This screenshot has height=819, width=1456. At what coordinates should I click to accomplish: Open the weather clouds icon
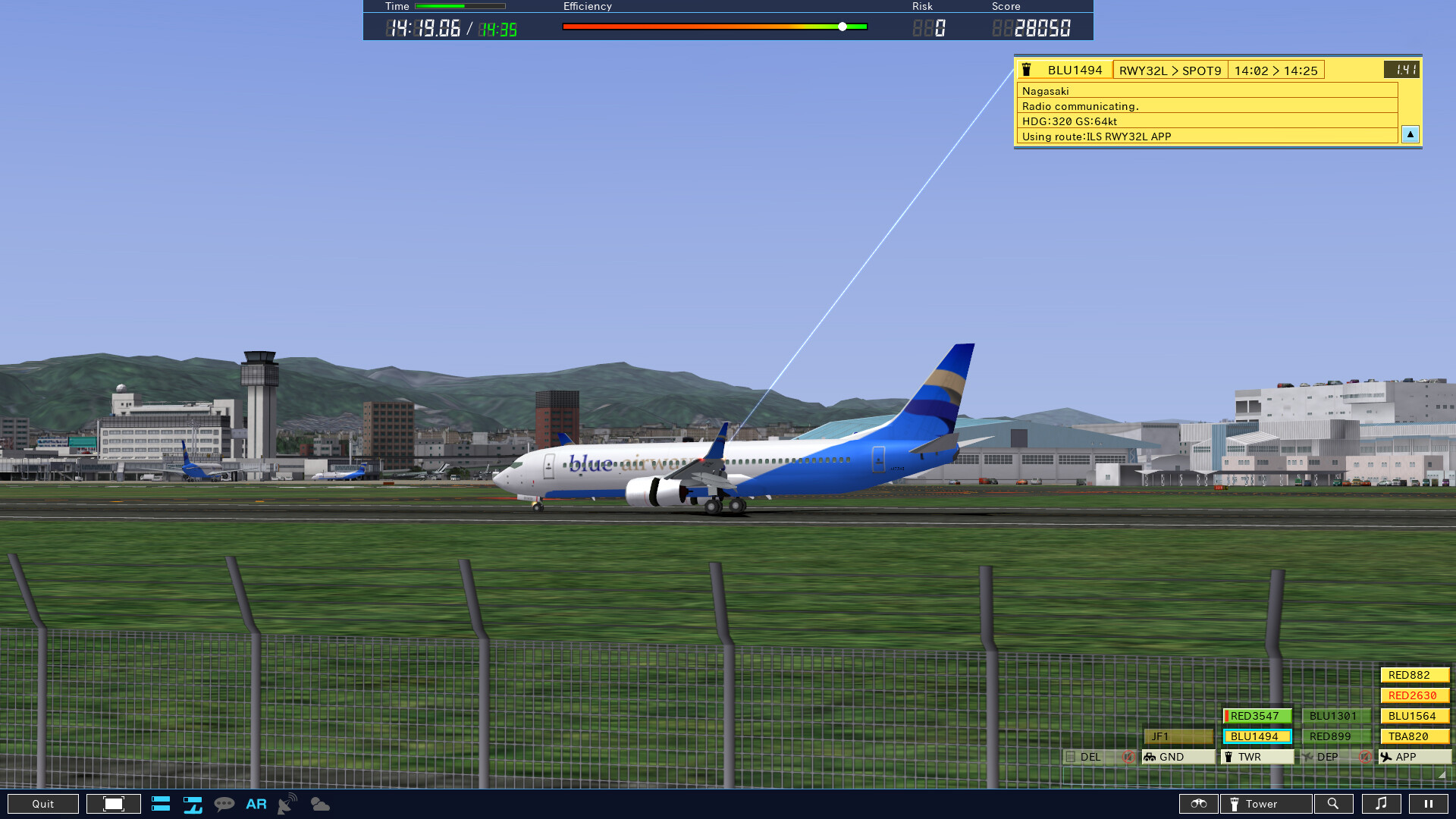pos(319,804)
